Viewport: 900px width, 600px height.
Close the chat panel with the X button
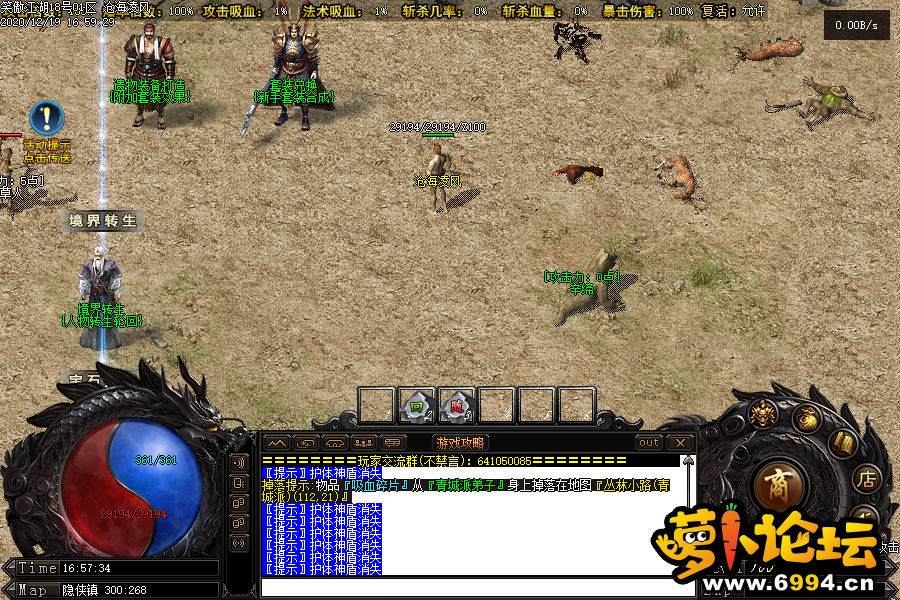681,442
